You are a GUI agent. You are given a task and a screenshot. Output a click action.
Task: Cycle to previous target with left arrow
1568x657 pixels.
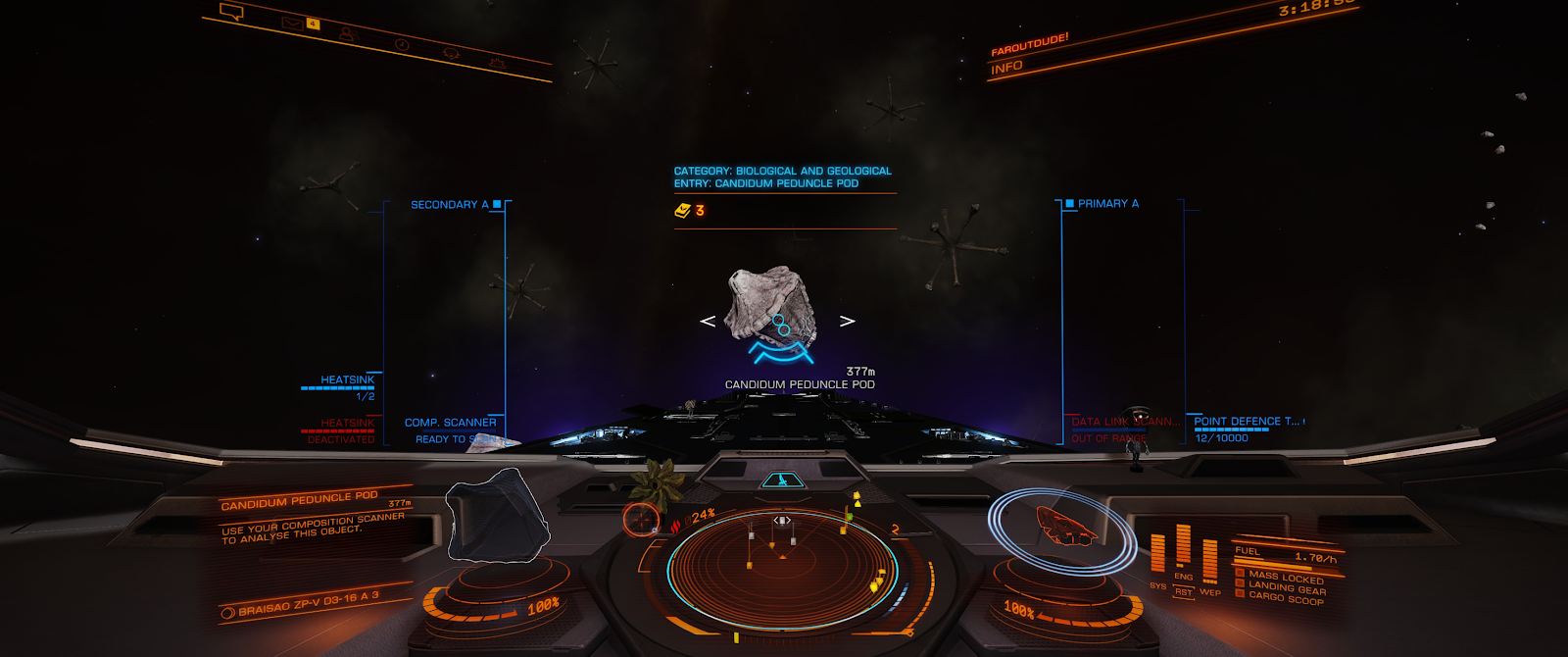click(708, 321)
